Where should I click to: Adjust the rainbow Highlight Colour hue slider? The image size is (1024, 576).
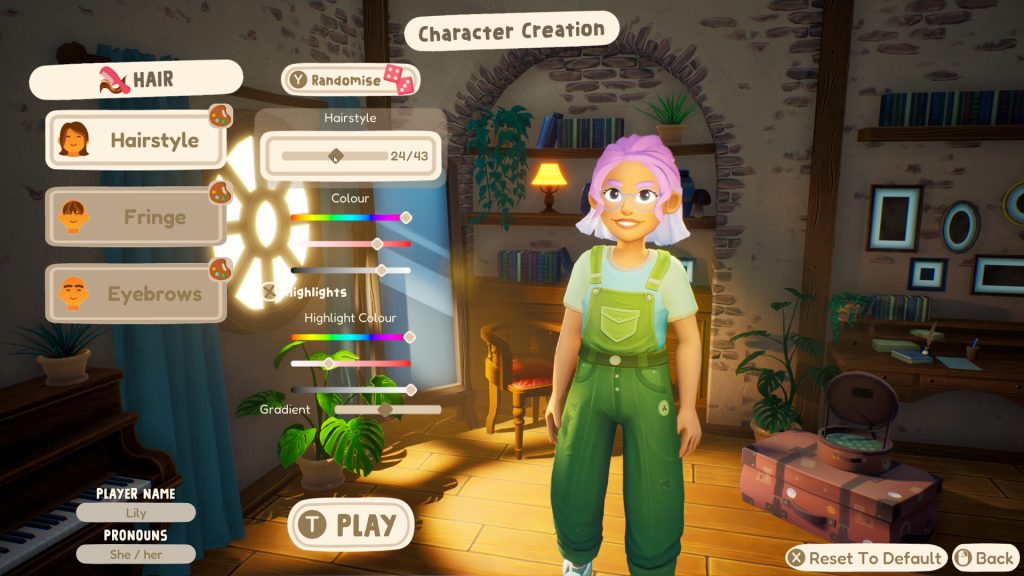coord(351,337)
